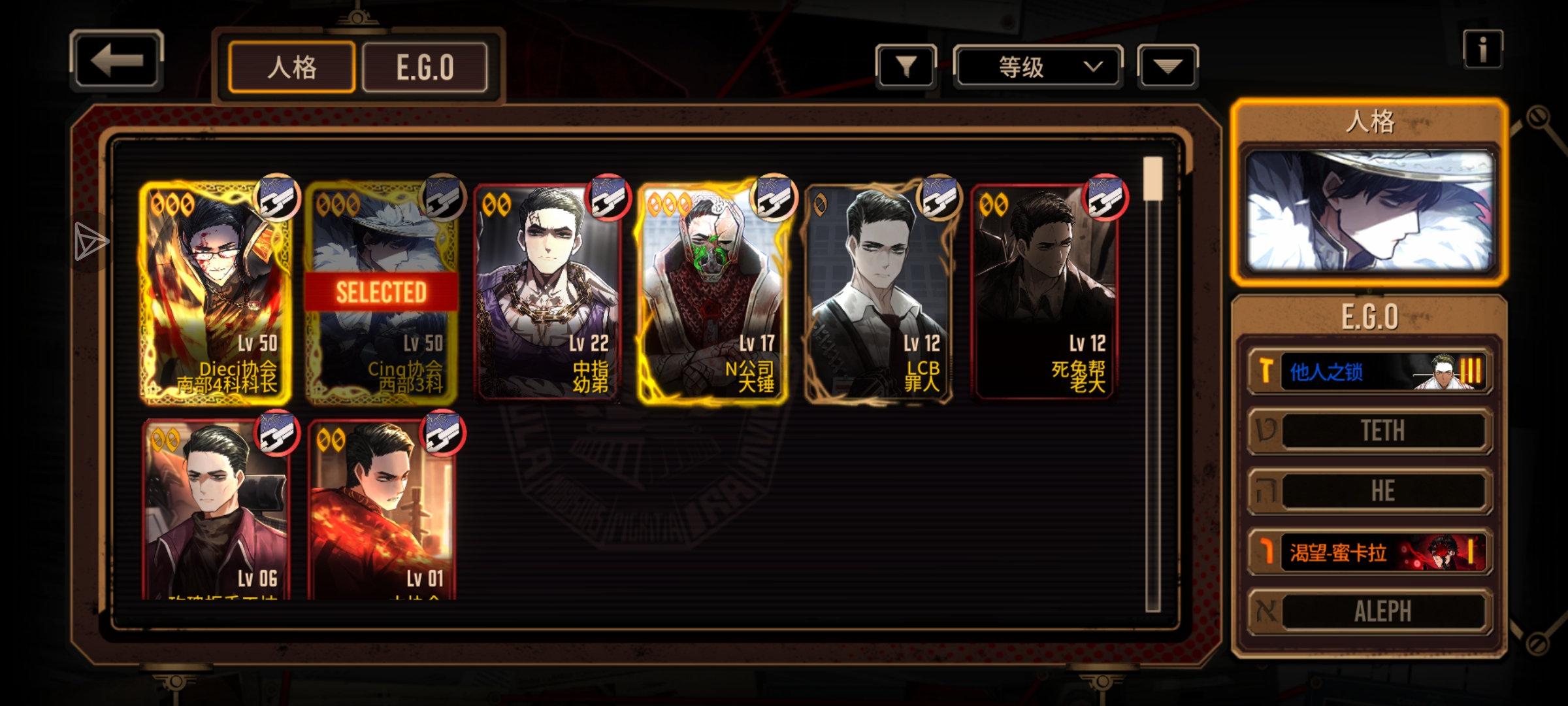The width and height of the screenshot is (1568, 706).
Task: Select the 人格 tab
Action: (x=292, y=67)
